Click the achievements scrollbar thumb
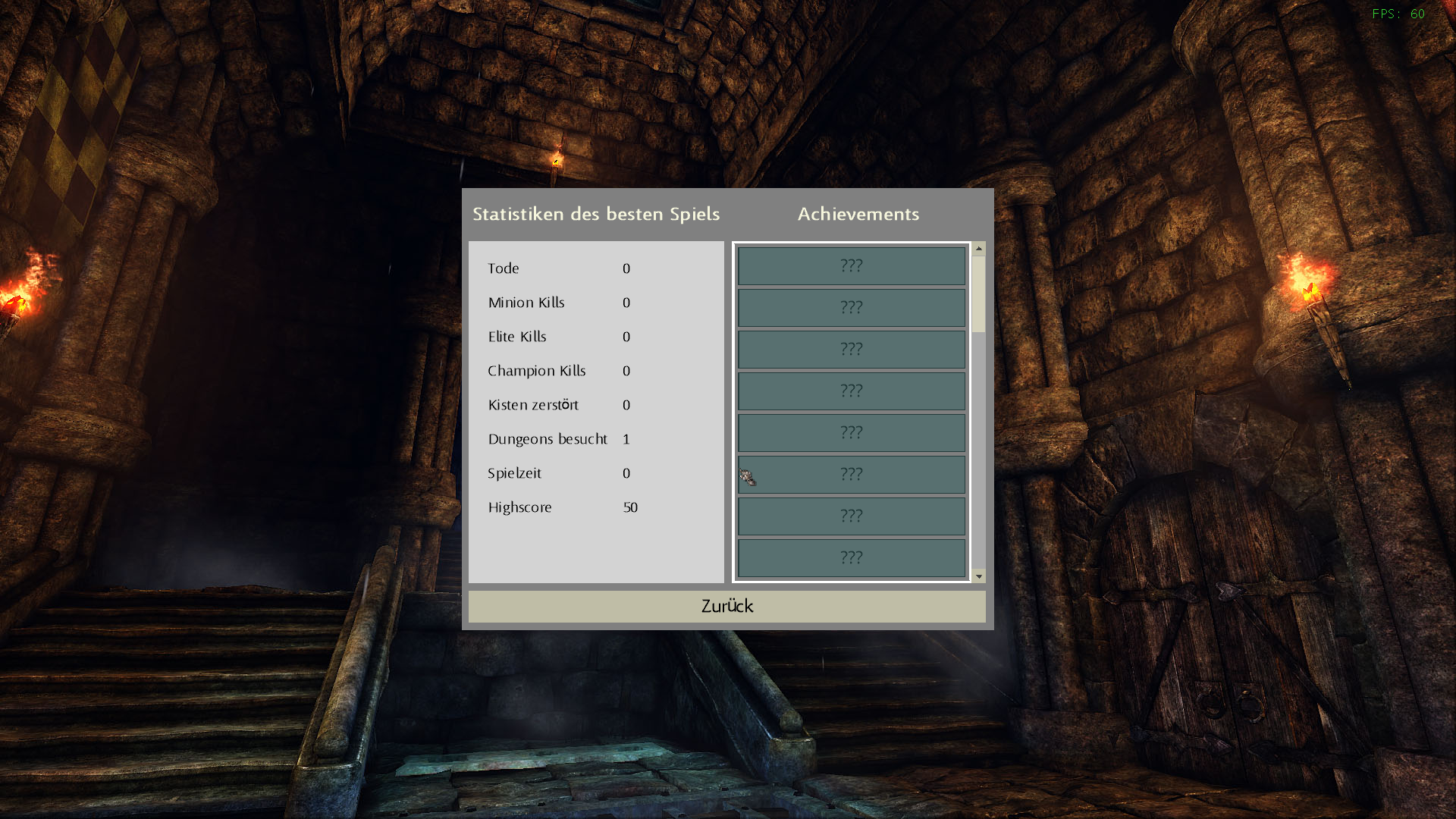Viewport: 1456px width, 819px height. (979, 293)
